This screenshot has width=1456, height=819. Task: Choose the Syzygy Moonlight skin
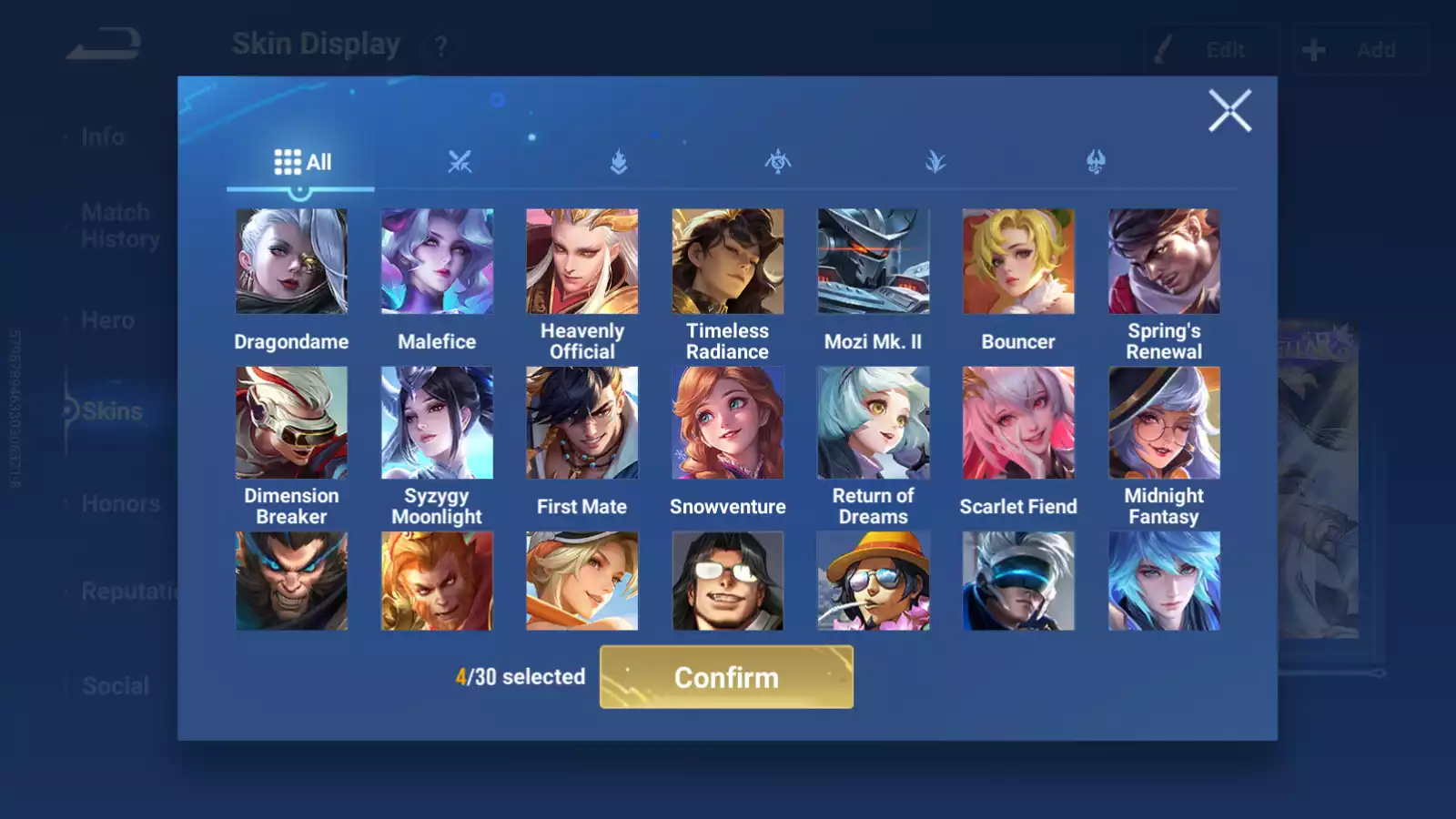[437, 423]
